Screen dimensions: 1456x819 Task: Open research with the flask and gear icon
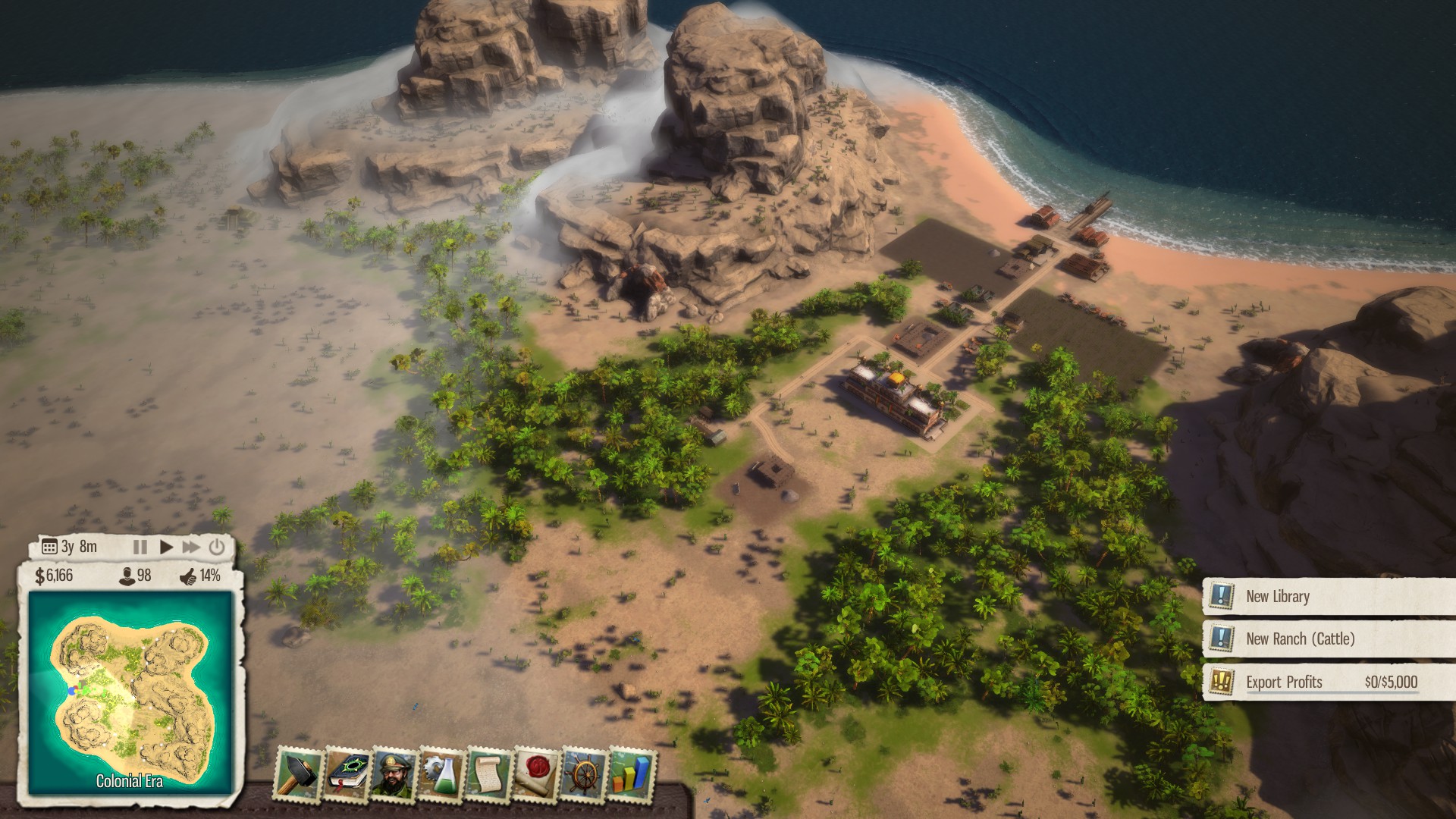tap(441, 773)
